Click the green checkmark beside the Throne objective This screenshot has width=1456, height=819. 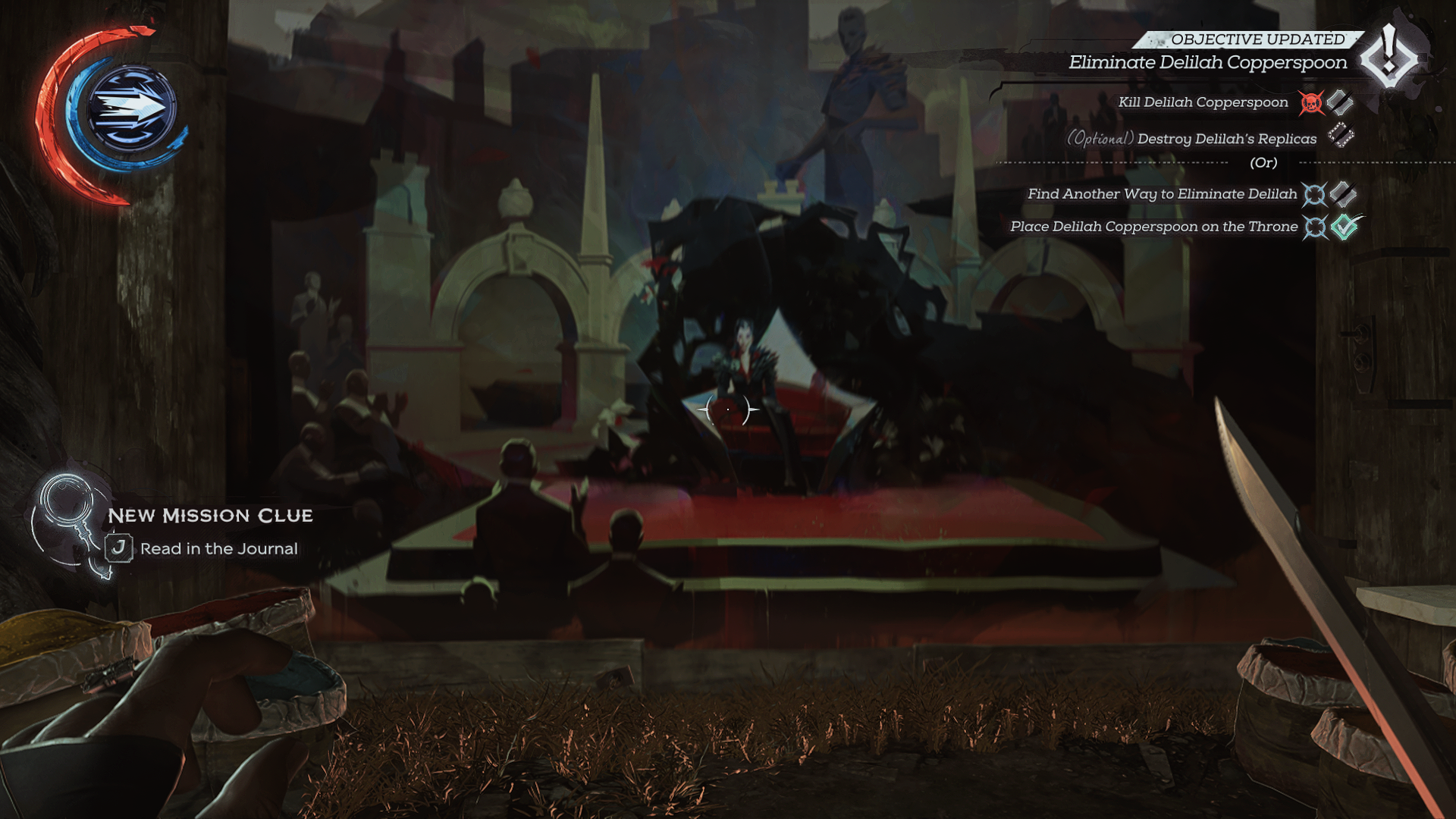pyautogui.click(x=1345, y=227)
